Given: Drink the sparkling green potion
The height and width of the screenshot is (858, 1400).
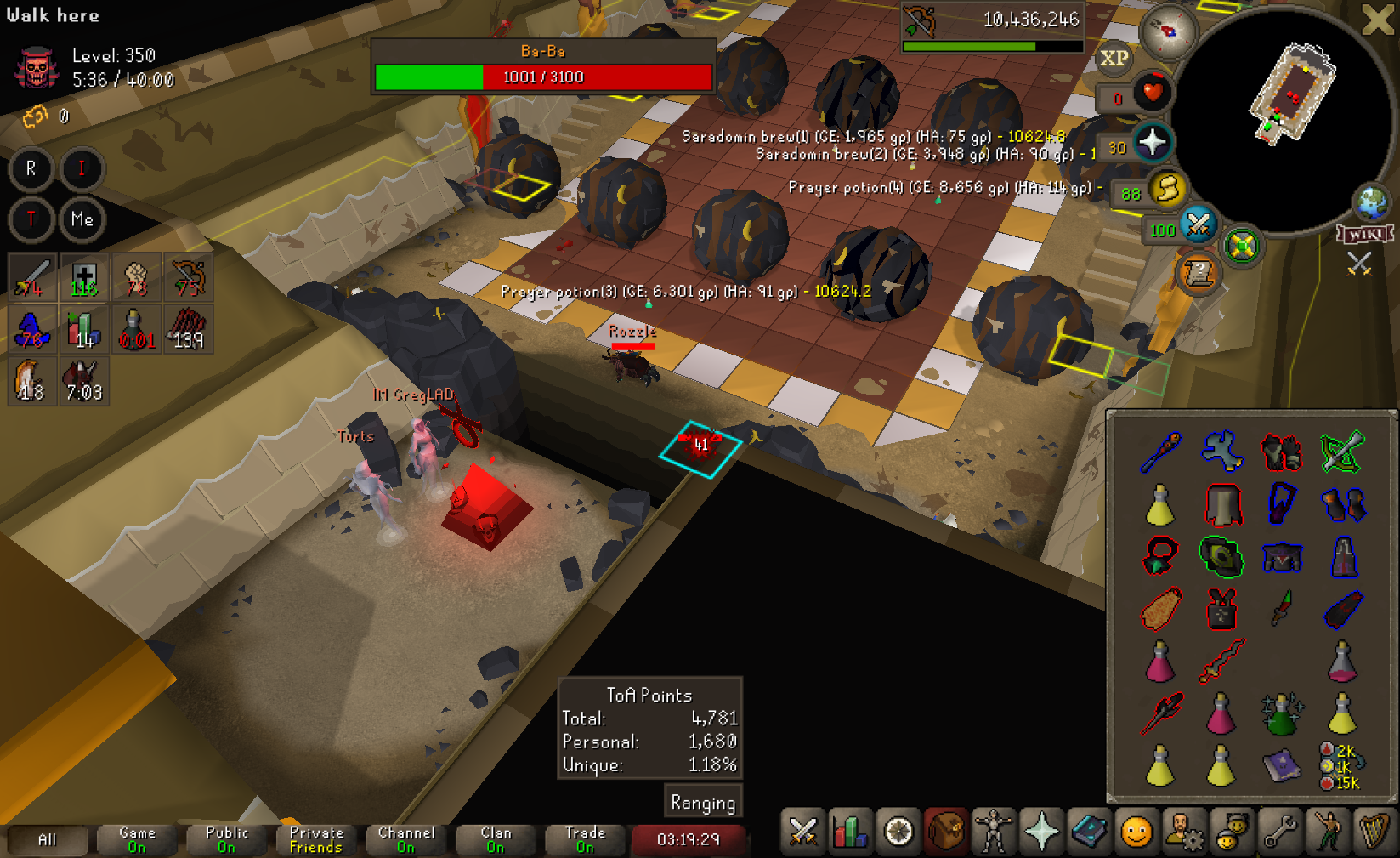Looking at the screenshot, I should point(1281,713).
